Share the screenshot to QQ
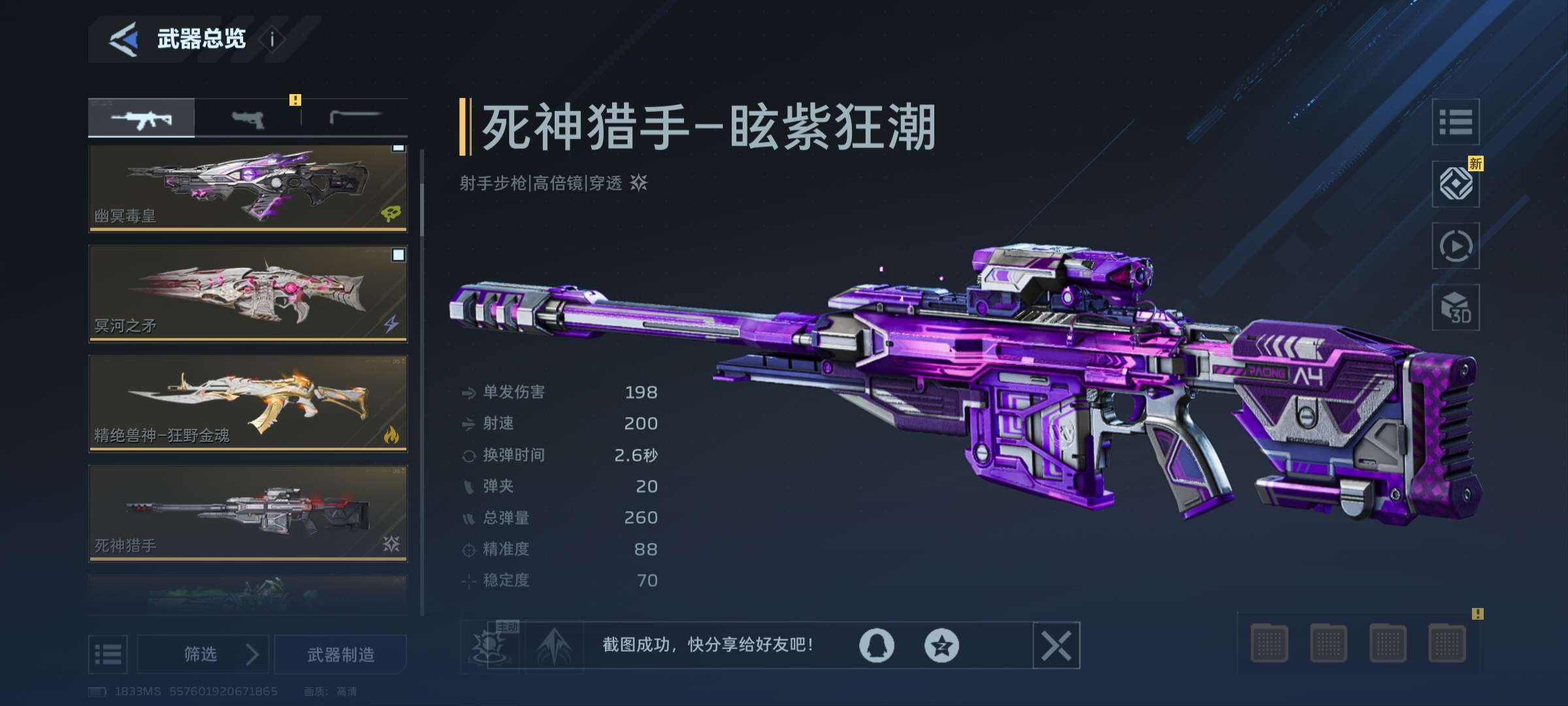Image resolution: width=1568 pixels, height=706 pixels. [876, 646]
